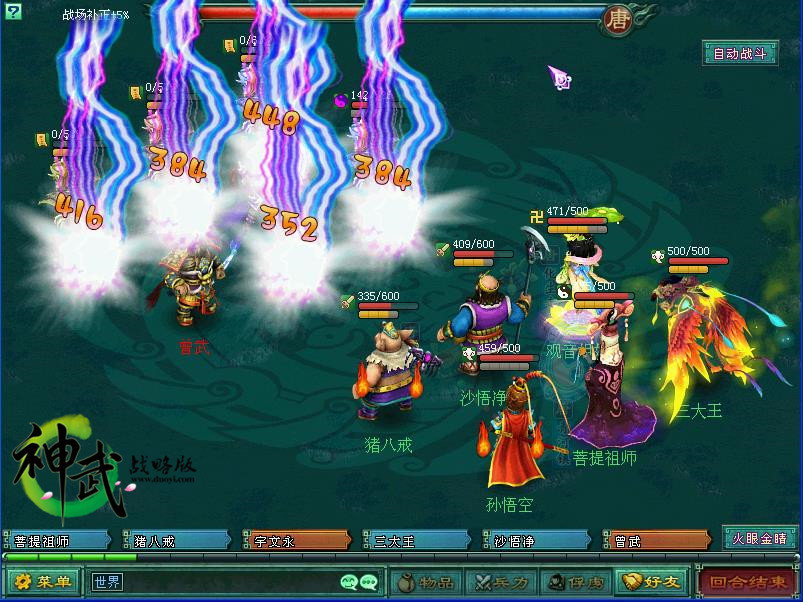Select 宇文永 in the turn order bar

click(298, 541)
